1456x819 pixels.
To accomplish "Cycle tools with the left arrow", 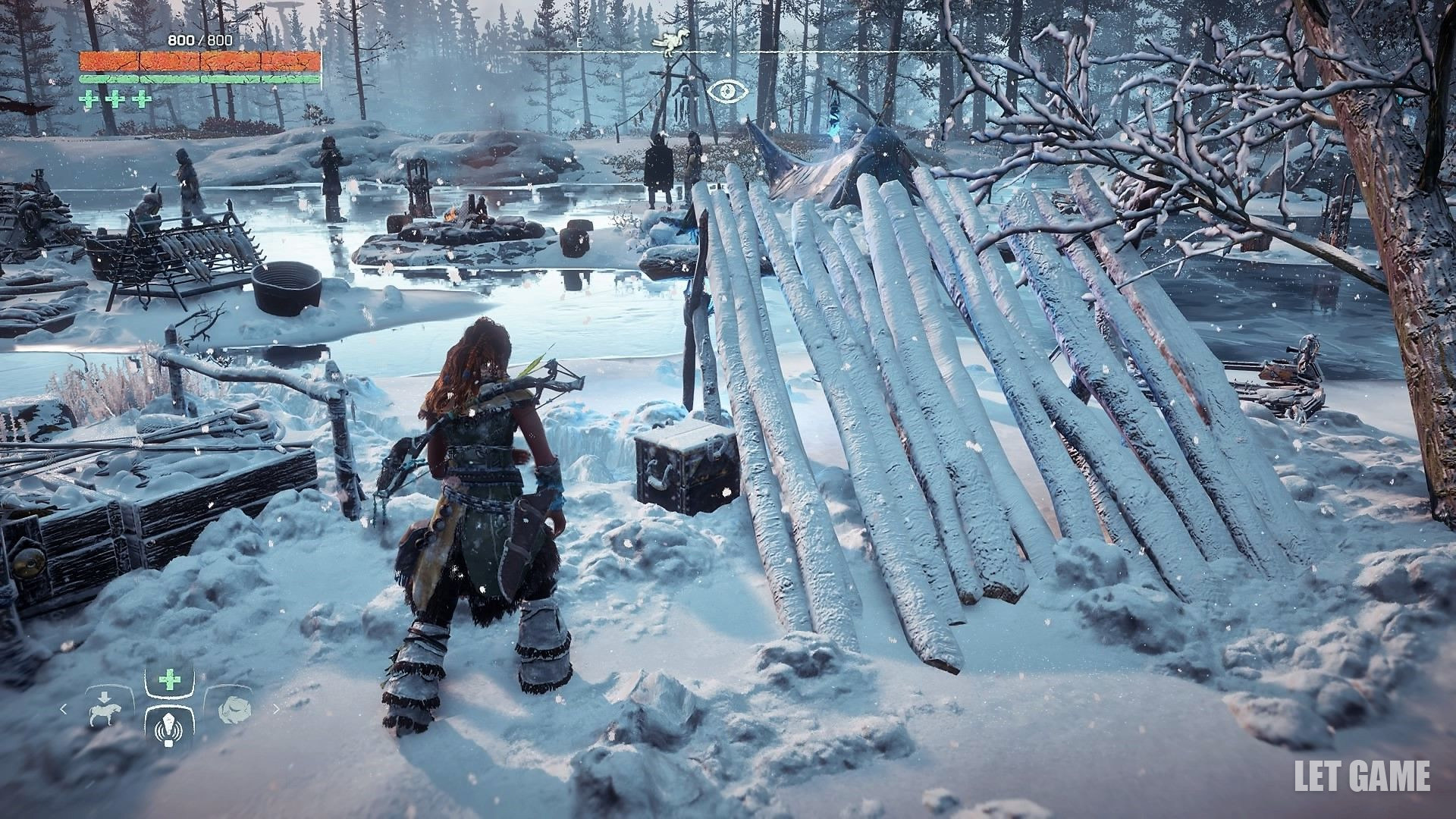I will pyautogui.click(x=64, y=710).
